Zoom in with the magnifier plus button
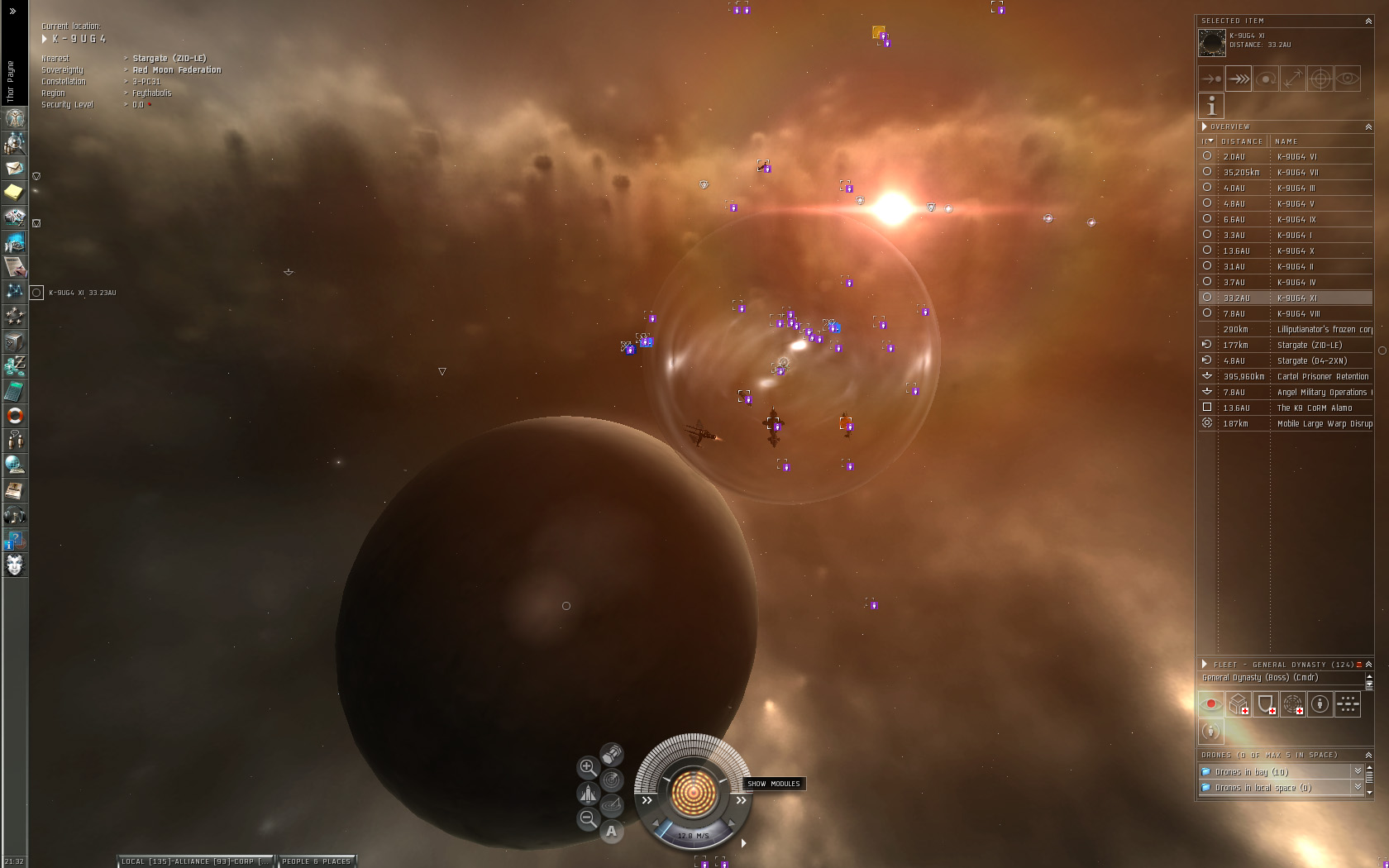1389x868 pixels. pos(587,767)
